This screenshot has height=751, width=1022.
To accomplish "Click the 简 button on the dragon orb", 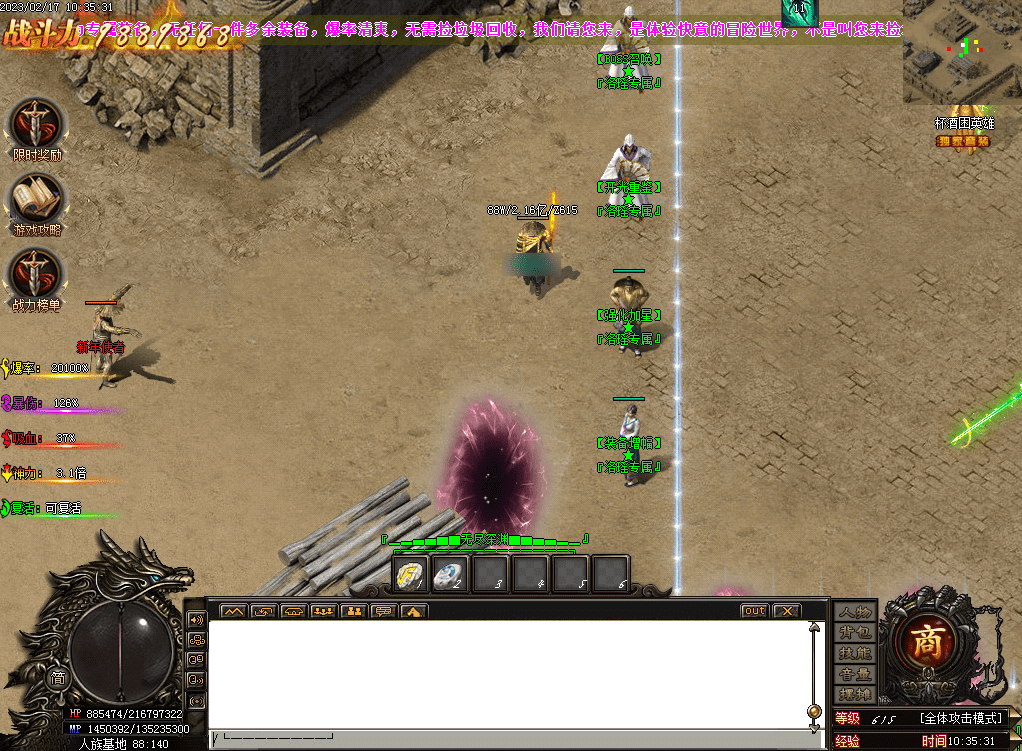I will click(58, 678).
